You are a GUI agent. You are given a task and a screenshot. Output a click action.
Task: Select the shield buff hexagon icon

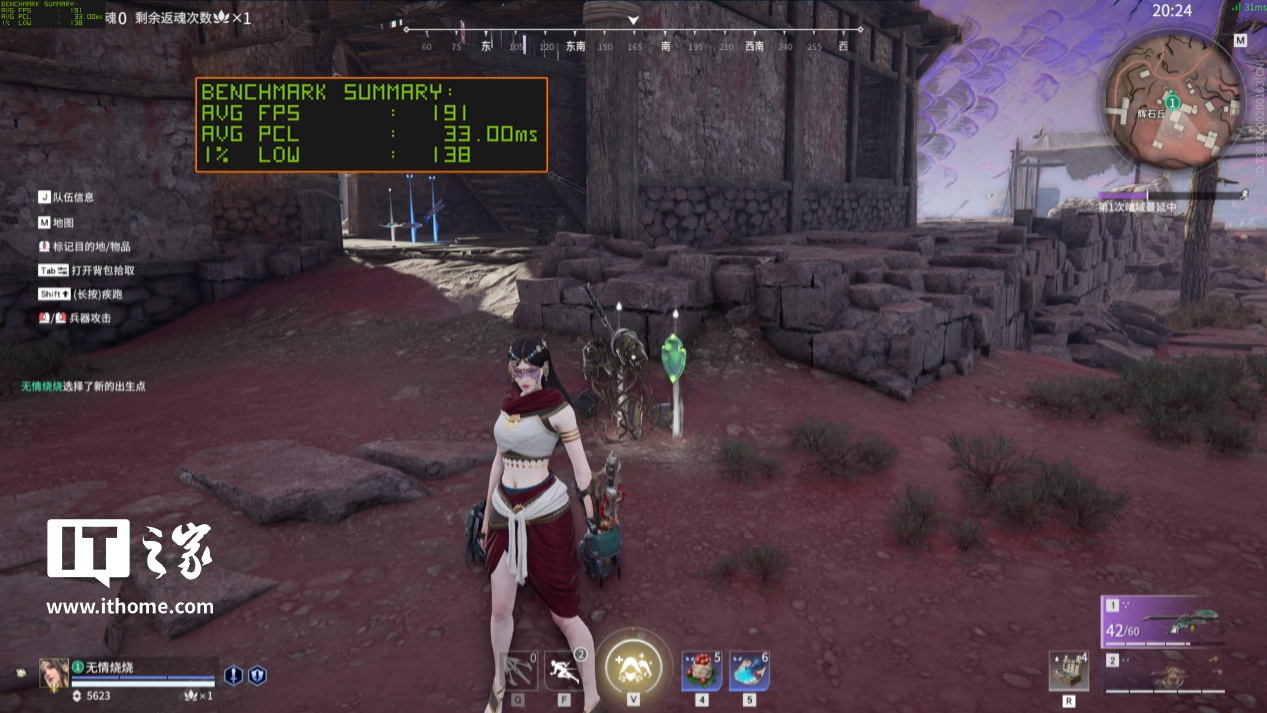point(257,676)
